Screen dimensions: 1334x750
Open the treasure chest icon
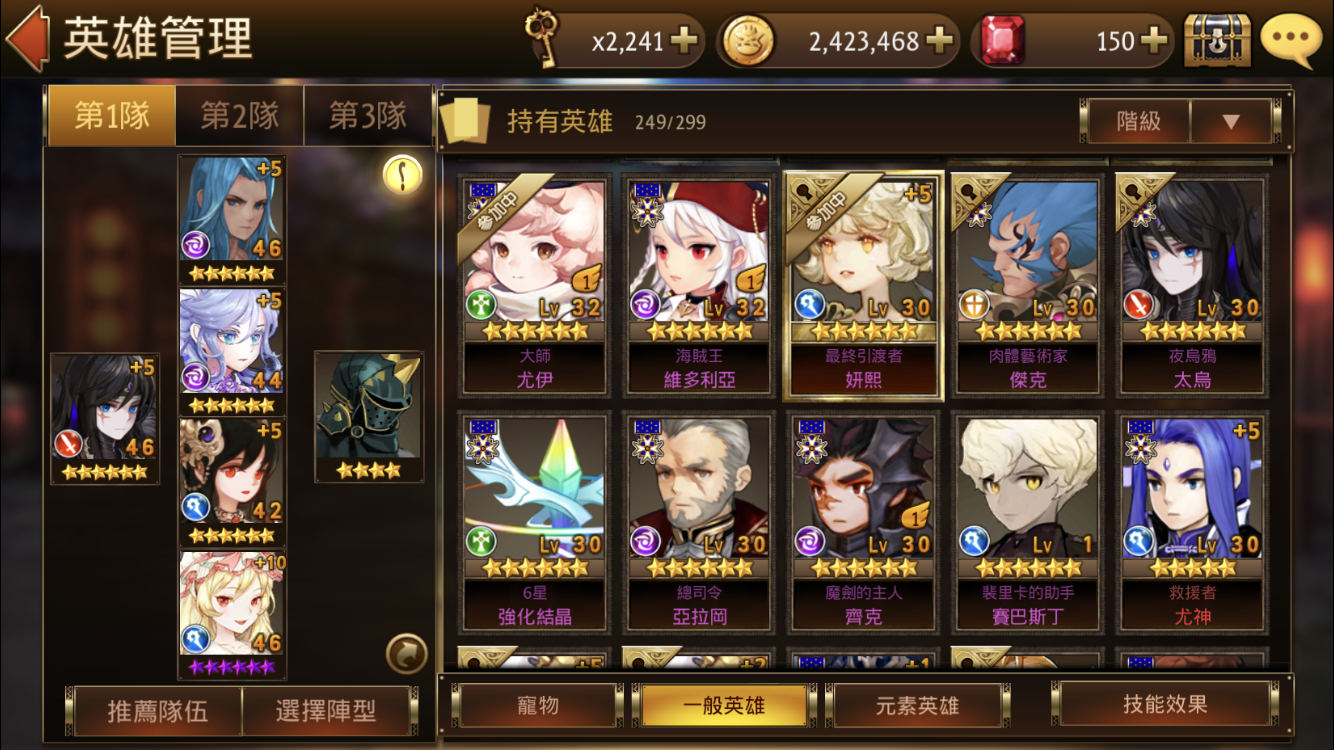[1216, 40]
